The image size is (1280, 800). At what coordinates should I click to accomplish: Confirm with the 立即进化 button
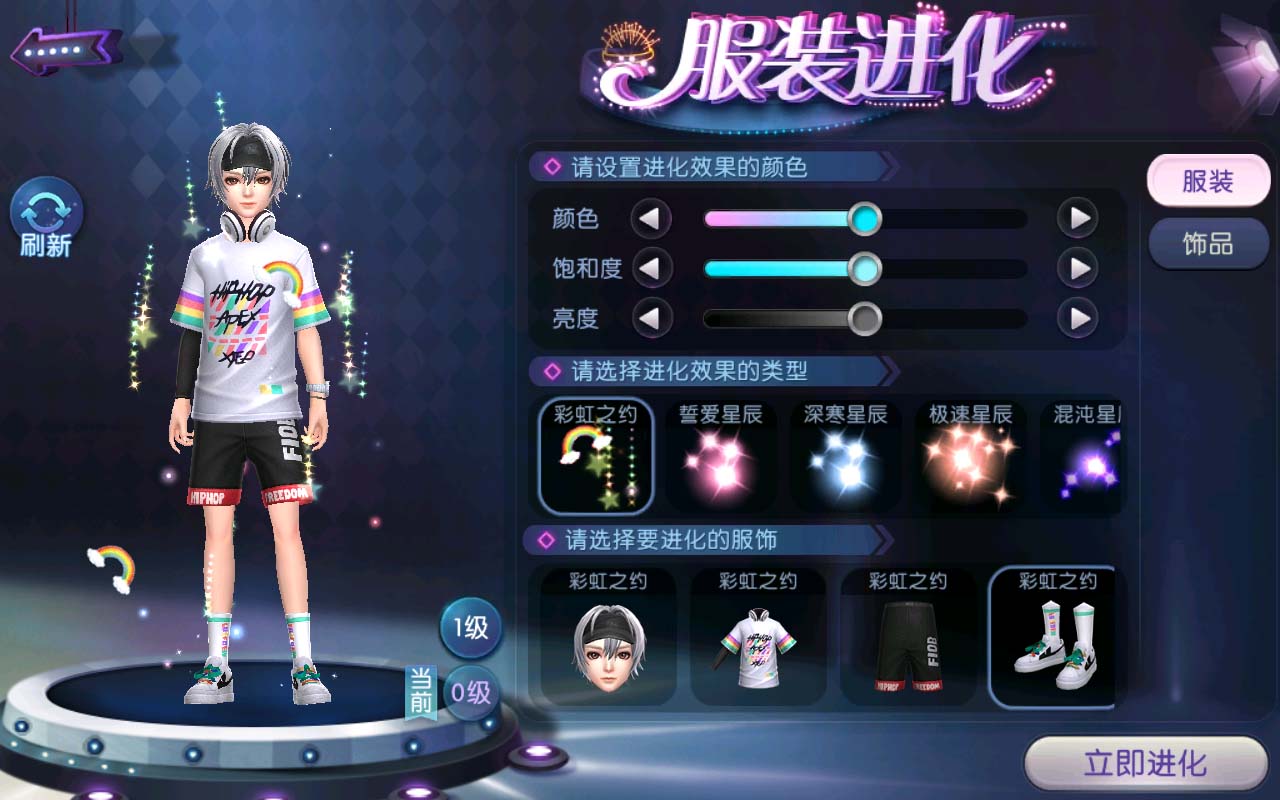[1146, 765]
